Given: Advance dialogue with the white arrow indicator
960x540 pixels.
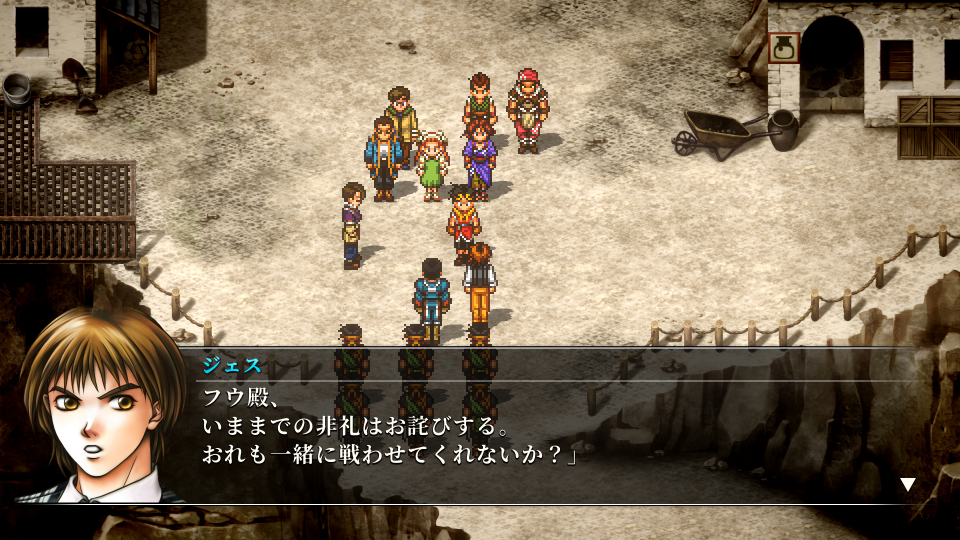Looking at the screenshot, I should coord(907,484).
